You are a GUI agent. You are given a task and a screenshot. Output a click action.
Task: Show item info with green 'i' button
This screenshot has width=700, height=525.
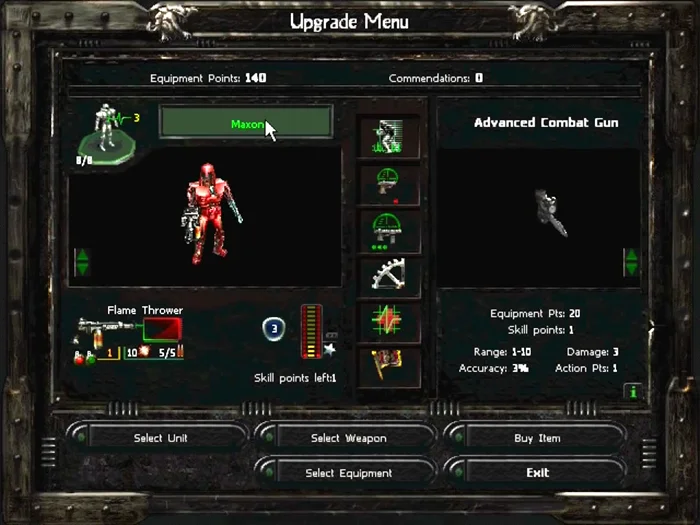pyautogui.click(x=631, y=392)
